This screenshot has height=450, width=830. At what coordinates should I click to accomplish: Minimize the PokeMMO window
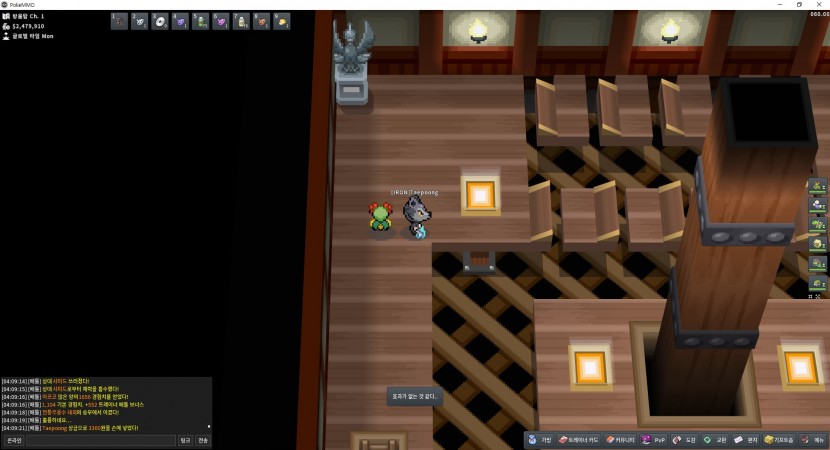coord(777,4)
